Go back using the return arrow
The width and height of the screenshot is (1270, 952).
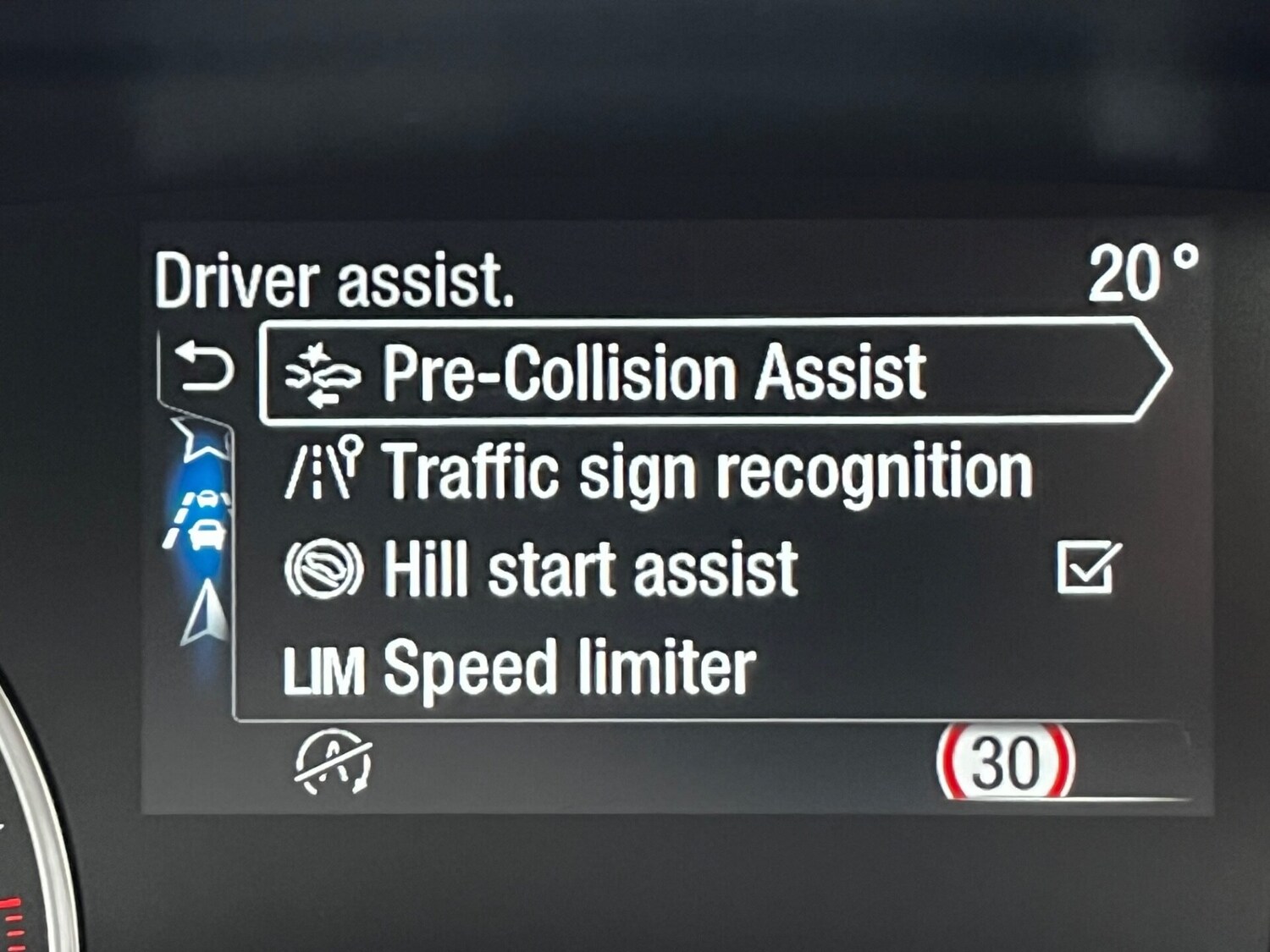coord(203,369)
